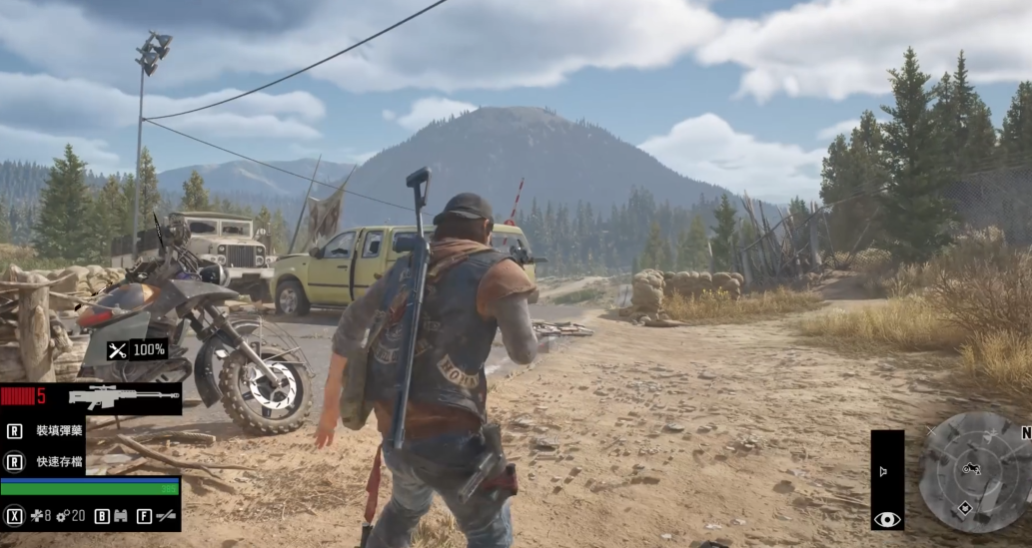1032x548 pixels.
Task: Click the scrap gear crafting icon
Action: [x=62, y=516]
